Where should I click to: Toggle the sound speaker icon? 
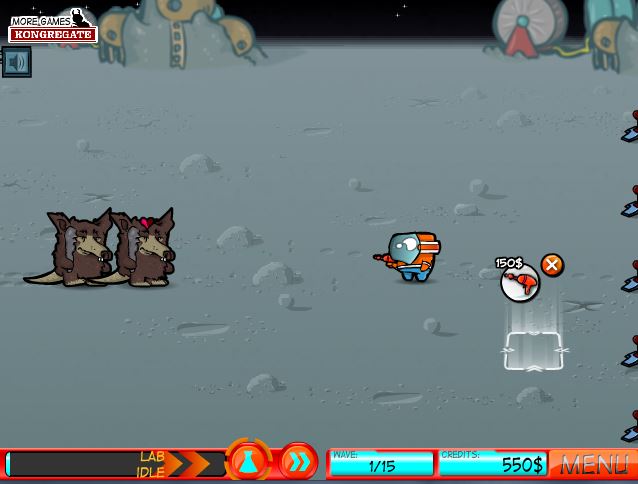click(15, 62)
